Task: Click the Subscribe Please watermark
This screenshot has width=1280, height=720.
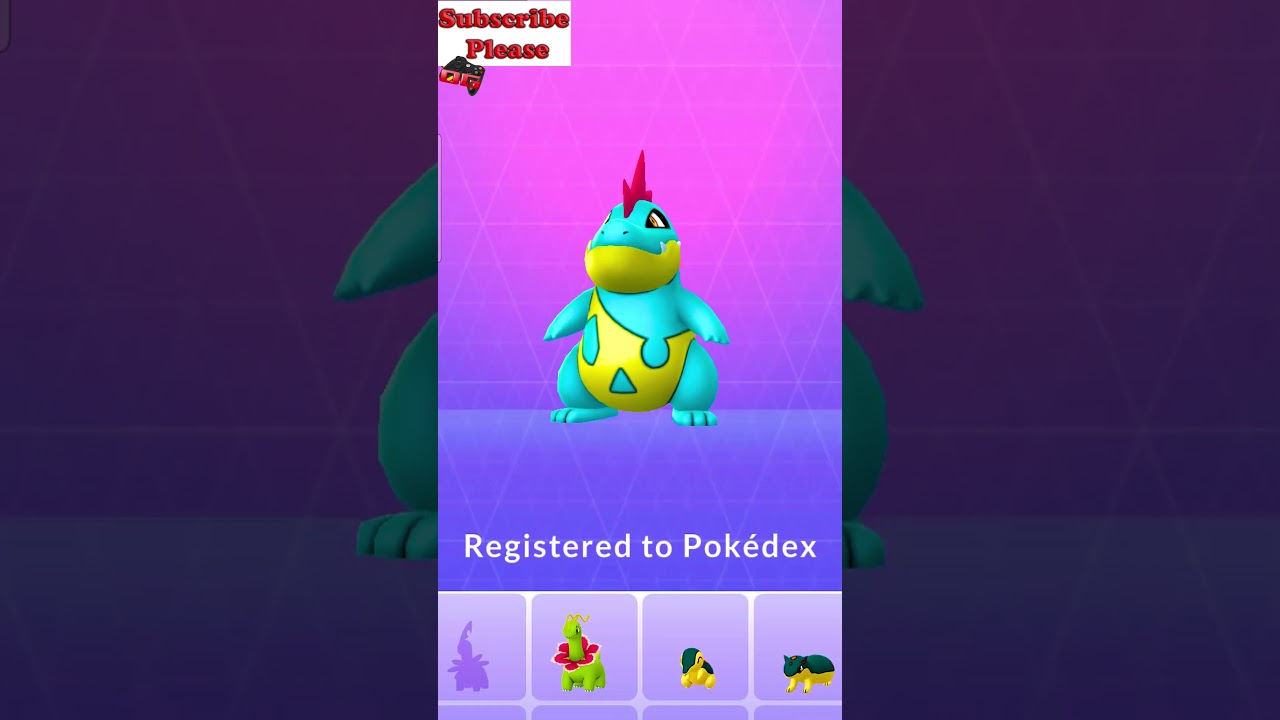Action: pyautogui.click(x=503, y=30)
